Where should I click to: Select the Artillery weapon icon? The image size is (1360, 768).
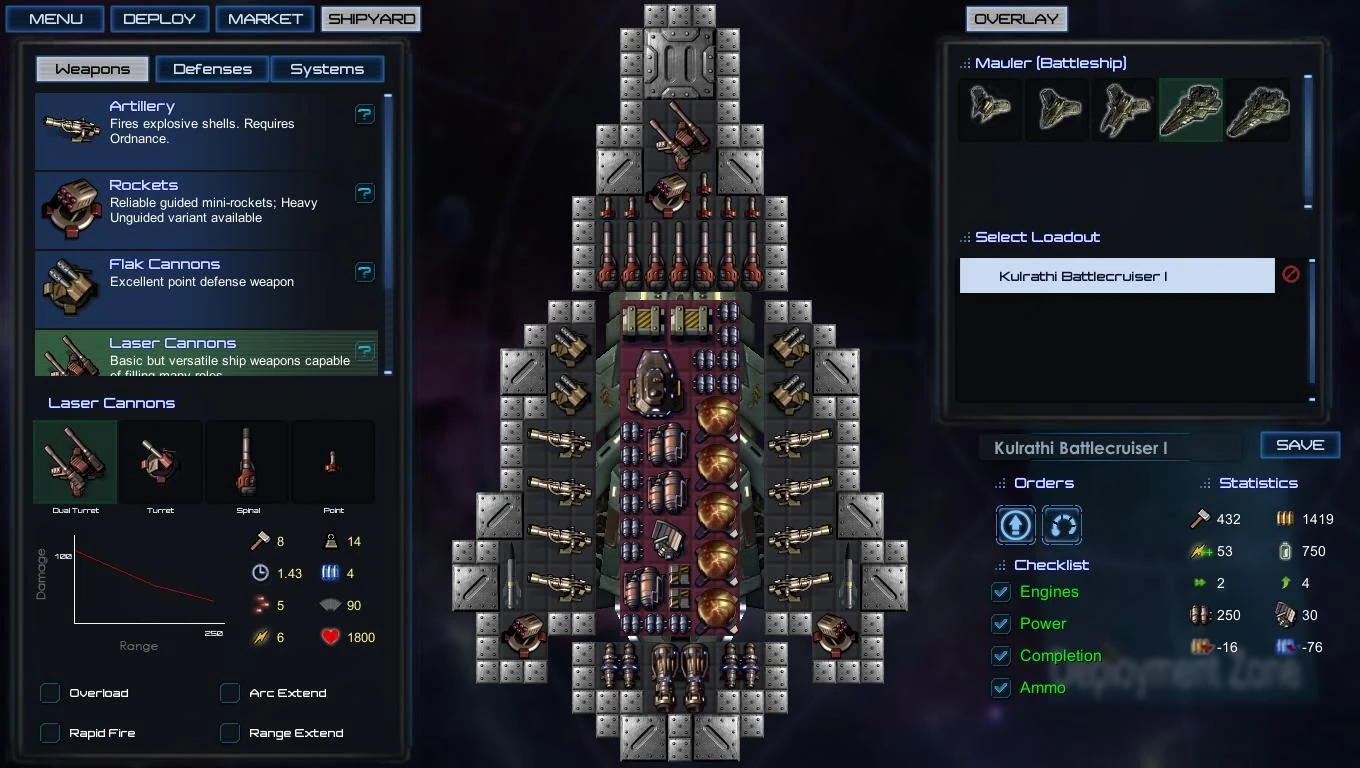pyautogui.click(x=70, y=128)
